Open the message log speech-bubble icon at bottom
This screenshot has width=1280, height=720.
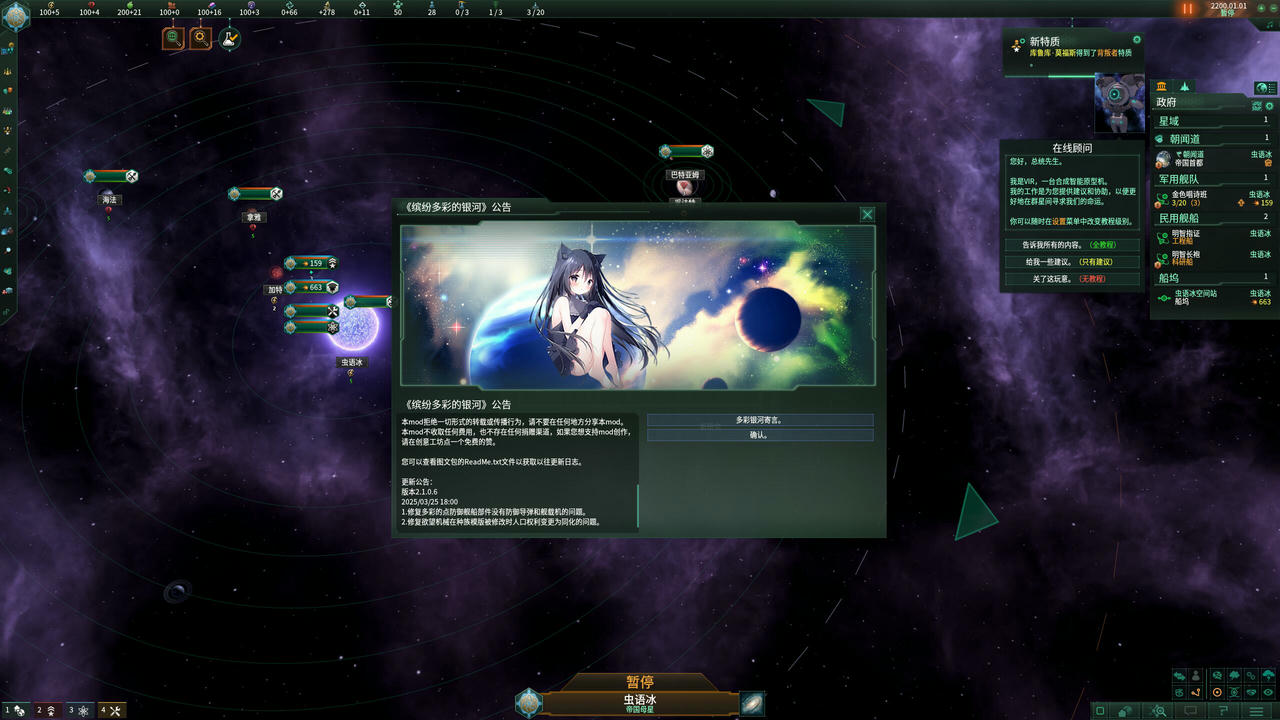pyautogui.click(x=1190, y=710)
